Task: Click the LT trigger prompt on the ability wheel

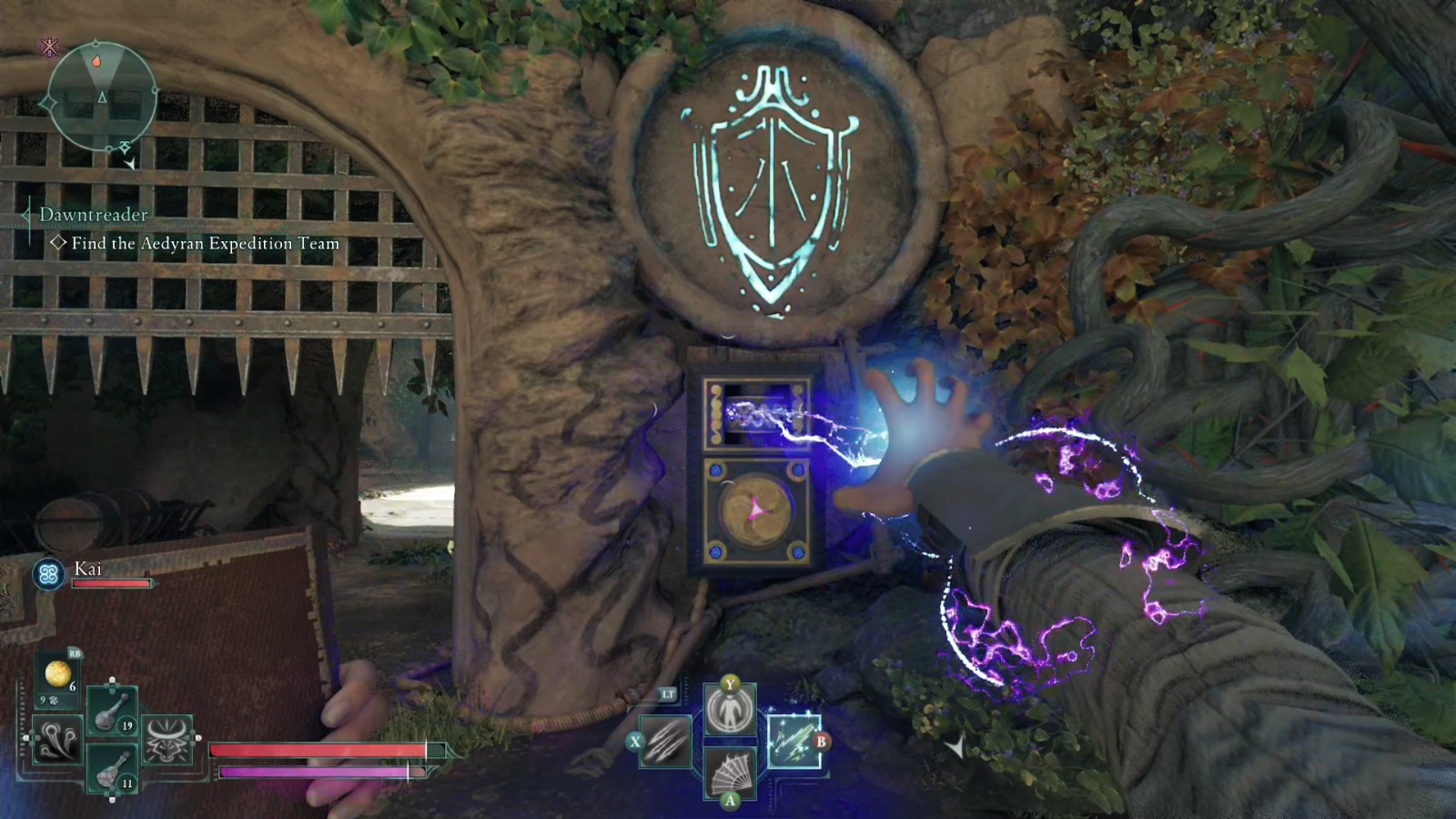Action: [668, 694]
